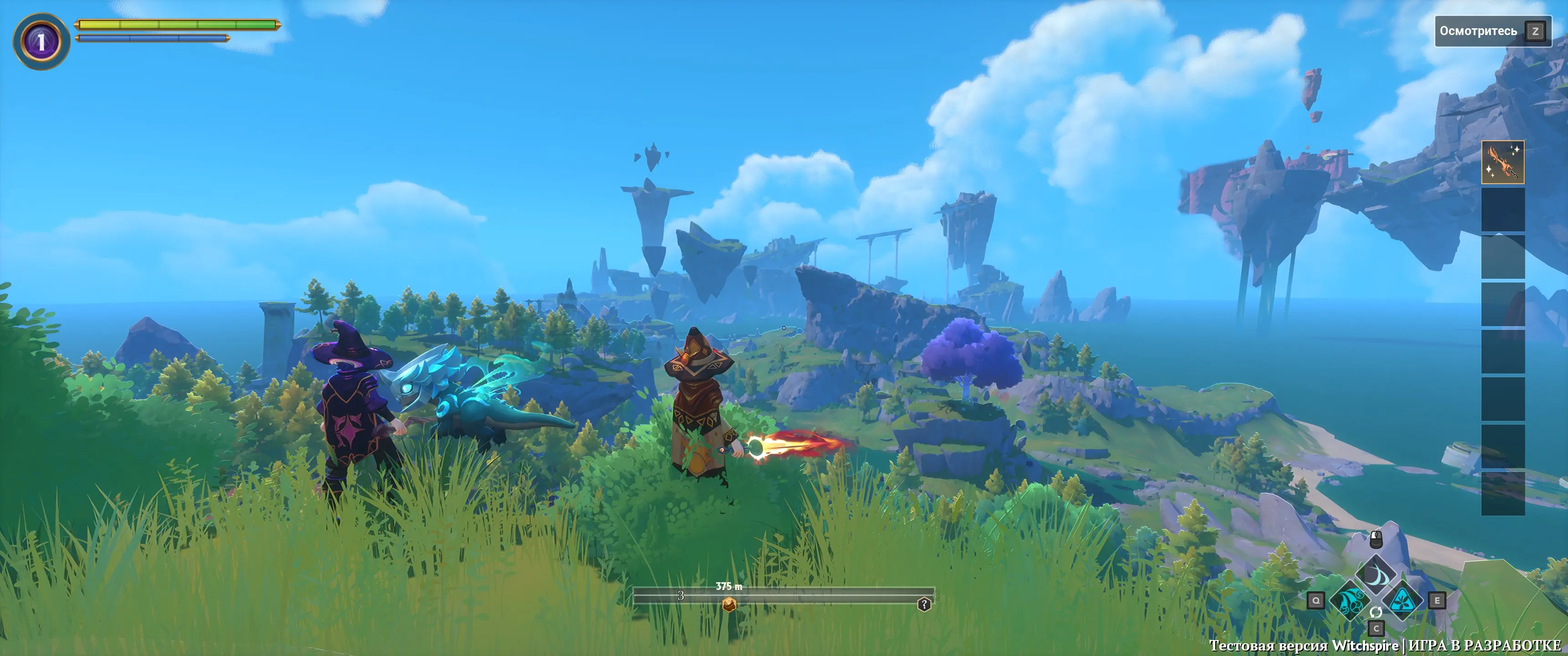The image size is (1568, 656).
Task: Use the cyan flame orbs ability
Action: coord(1350,600)
